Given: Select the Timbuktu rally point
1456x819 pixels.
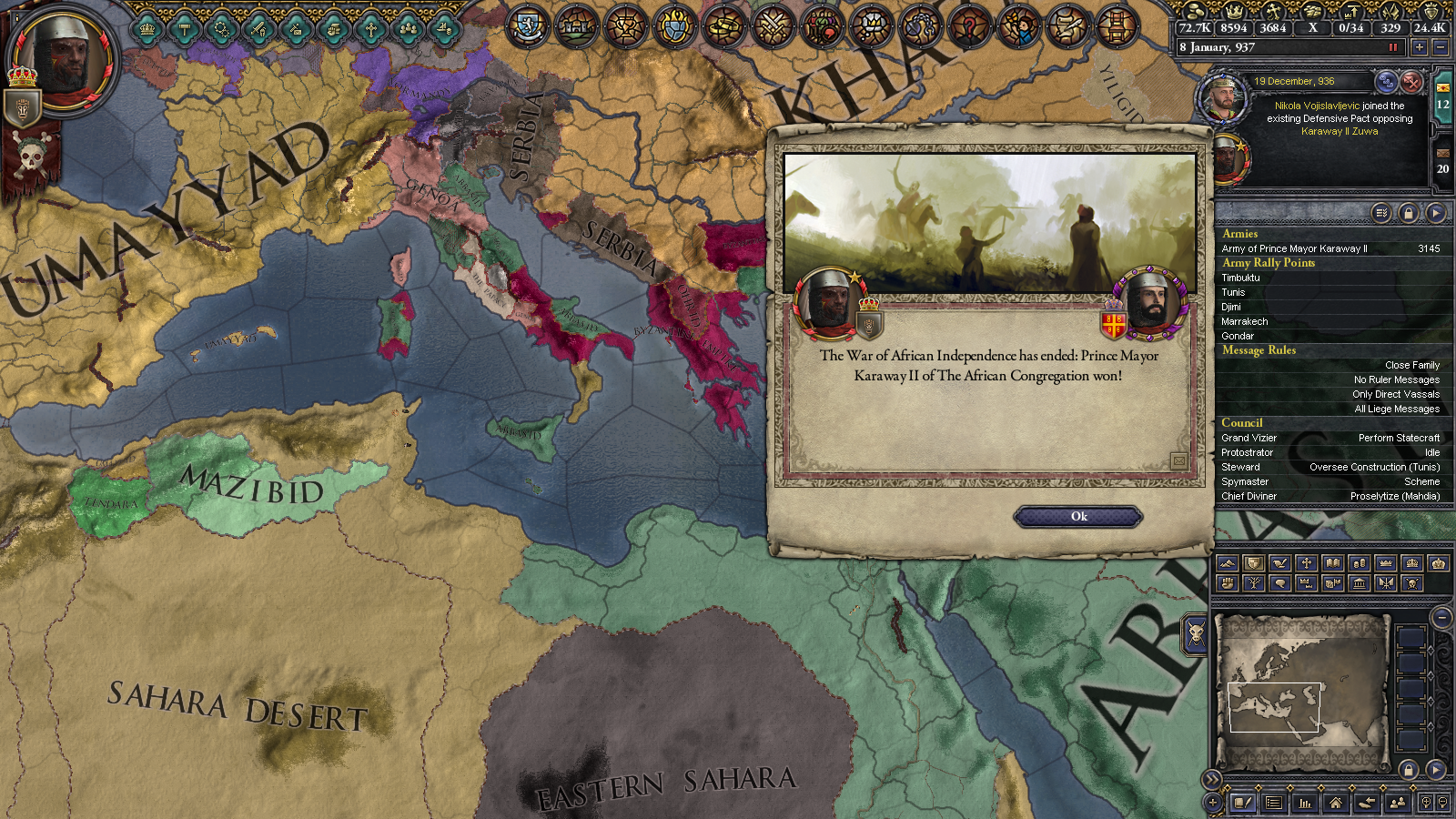Looking at the screenshot, I should pyautogui.click(x=1241, y=278).
